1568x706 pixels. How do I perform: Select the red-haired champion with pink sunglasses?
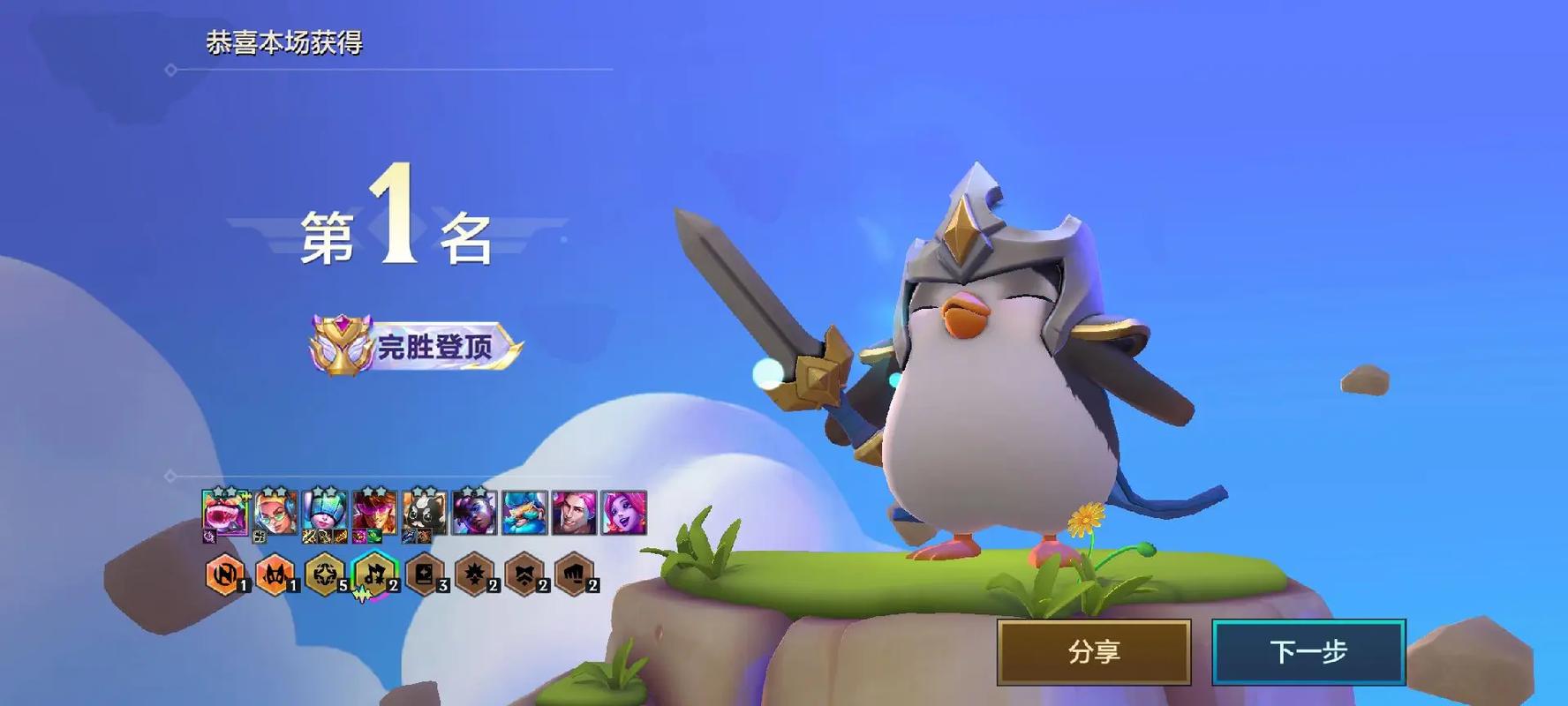[374, 513]
